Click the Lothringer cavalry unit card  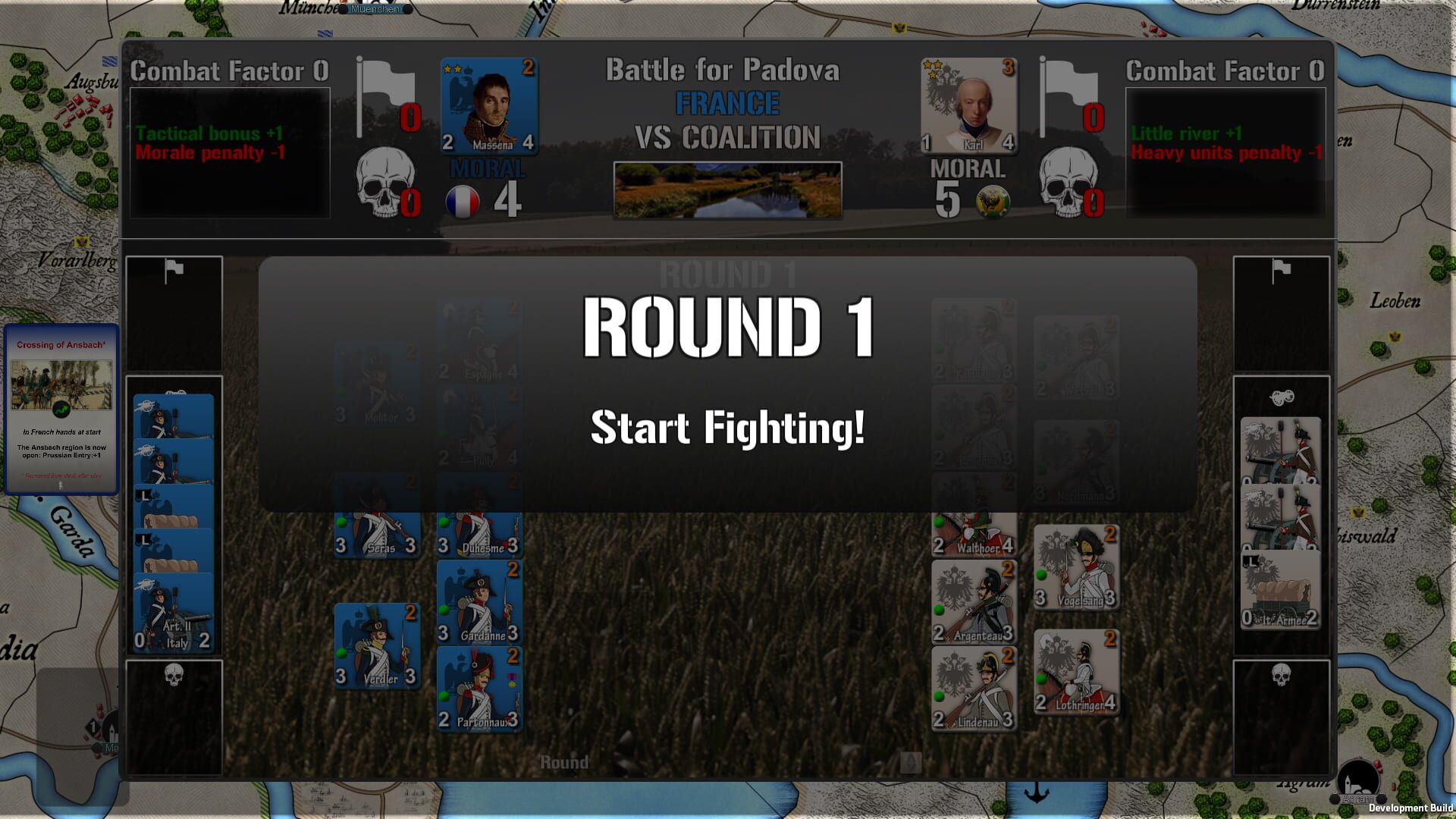pyautogui.click(x=1076, y=671)
